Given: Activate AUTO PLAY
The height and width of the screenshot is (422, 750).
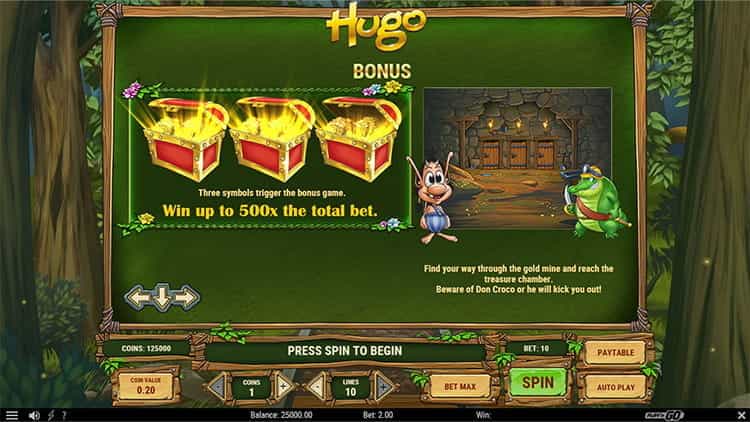Looking at the screenshot, I should click(x=615, y=384).
